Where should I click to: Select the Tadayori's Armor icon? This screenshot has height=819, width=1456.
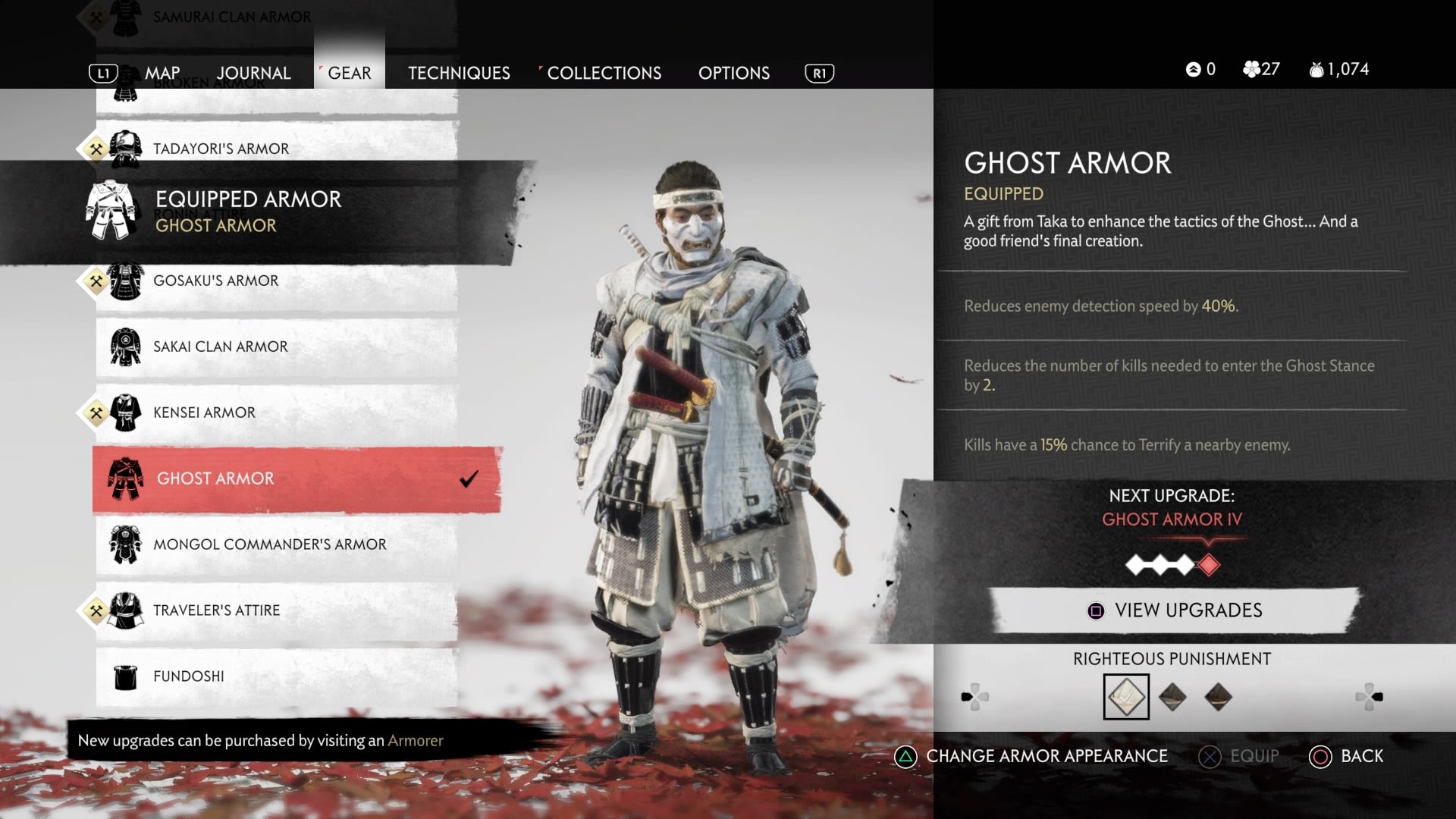coord(124,148)
